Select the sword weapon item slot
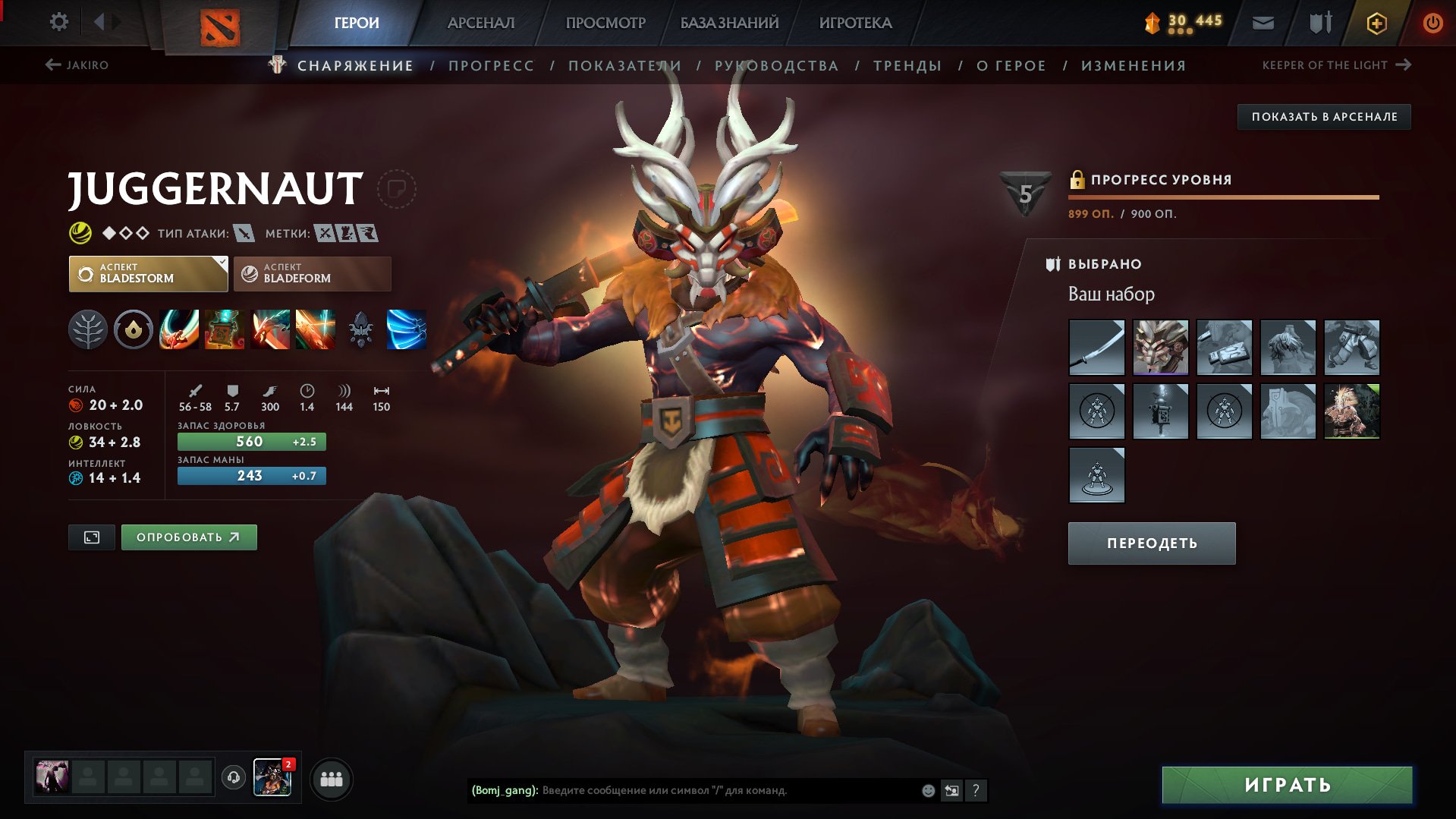 pos(1096,348)
